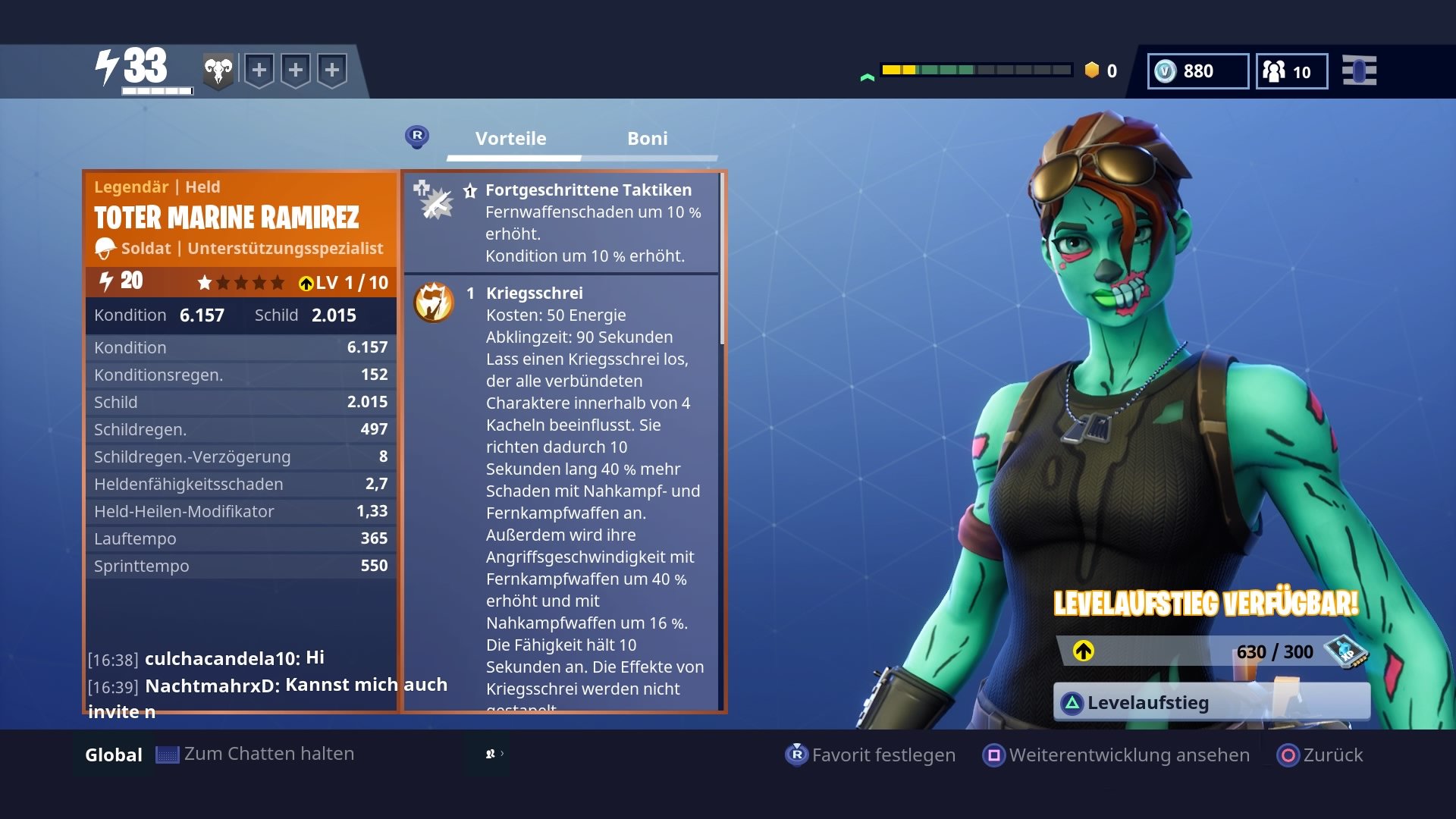Click the ram skull banner emblem beside the level
Screen dimensions: 1456x819
click(x=218, y=70)
